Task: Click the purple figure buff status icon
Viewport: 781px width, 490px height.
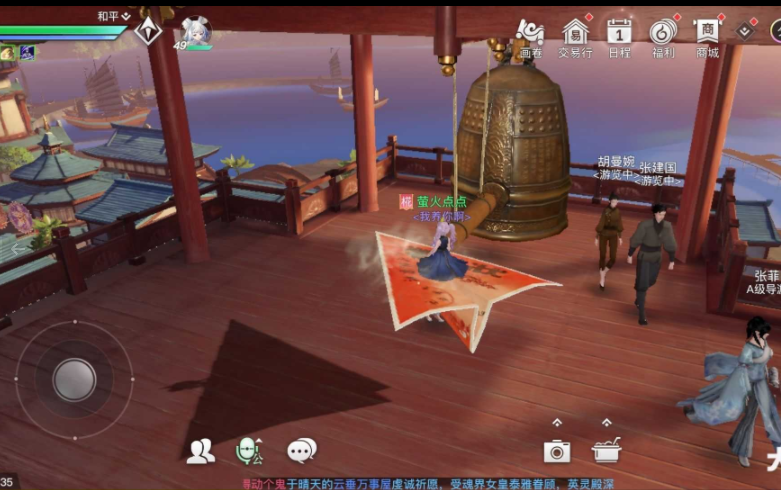Action: pos(27,53)
